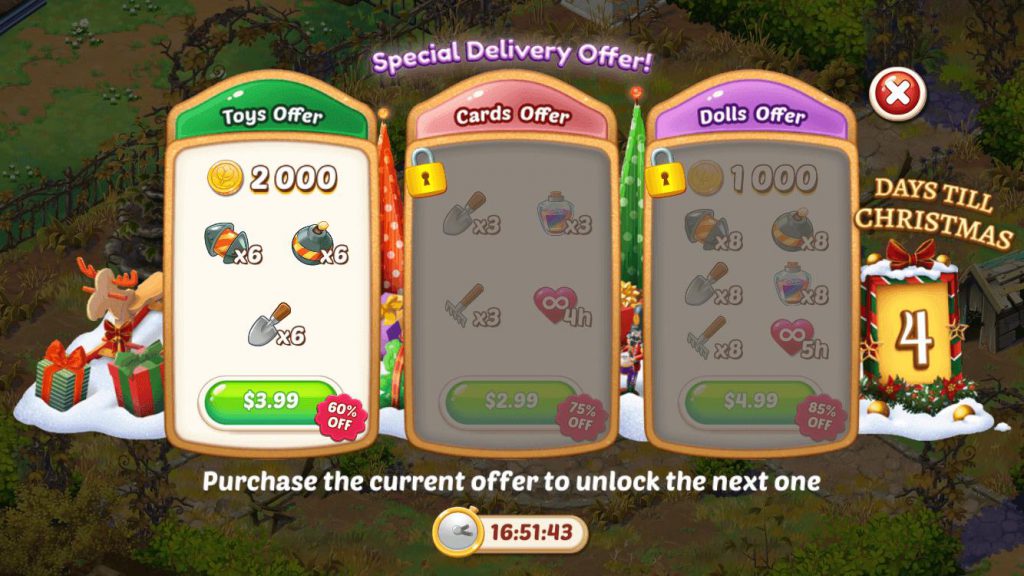Select the Toys Offer header
The width and height of the screenshot is (1024, 576).
pos(271,116)
